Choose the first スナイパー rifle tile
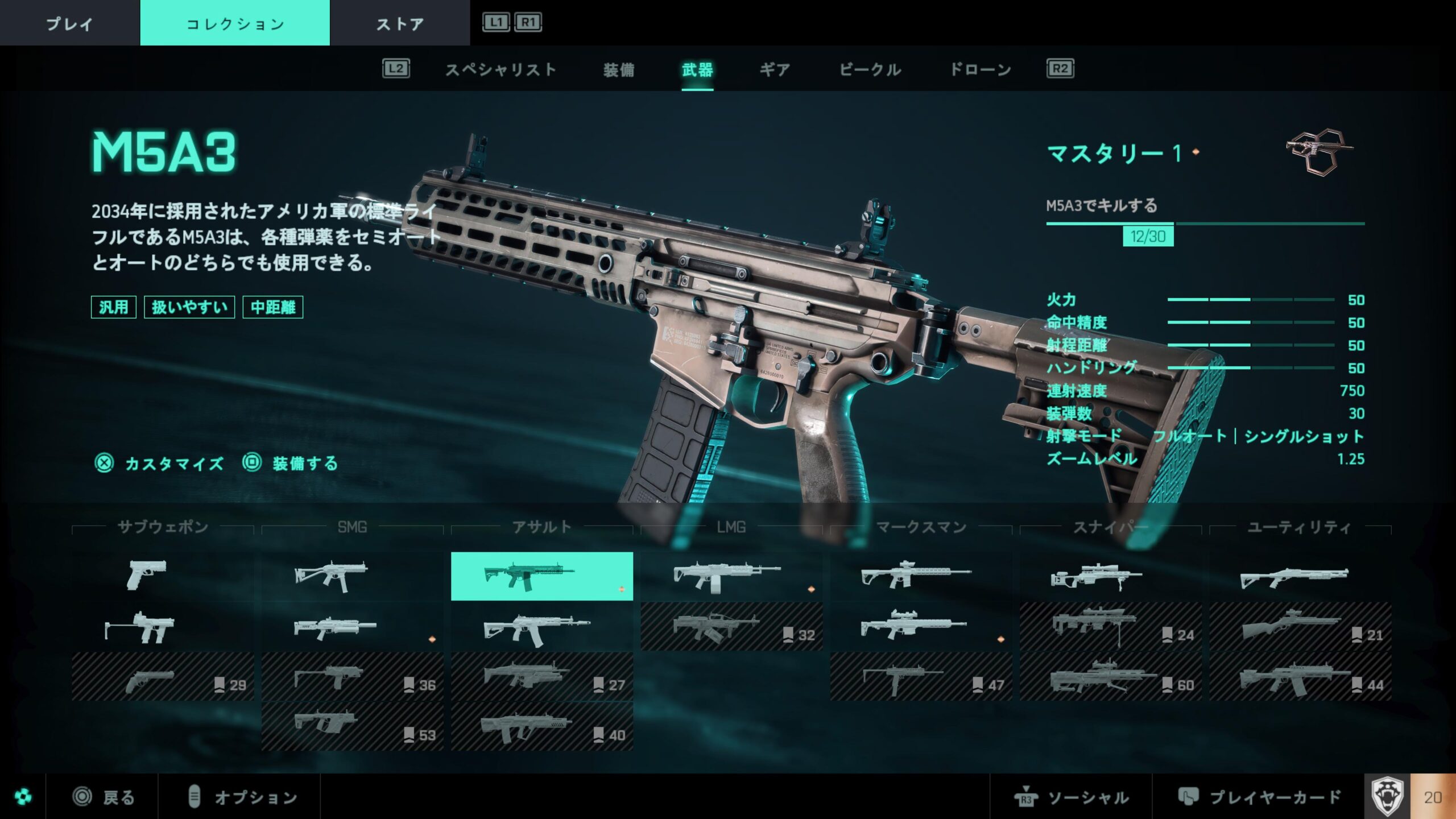The height and width of the screenshot is (819, 1456). click(1110, 576)
